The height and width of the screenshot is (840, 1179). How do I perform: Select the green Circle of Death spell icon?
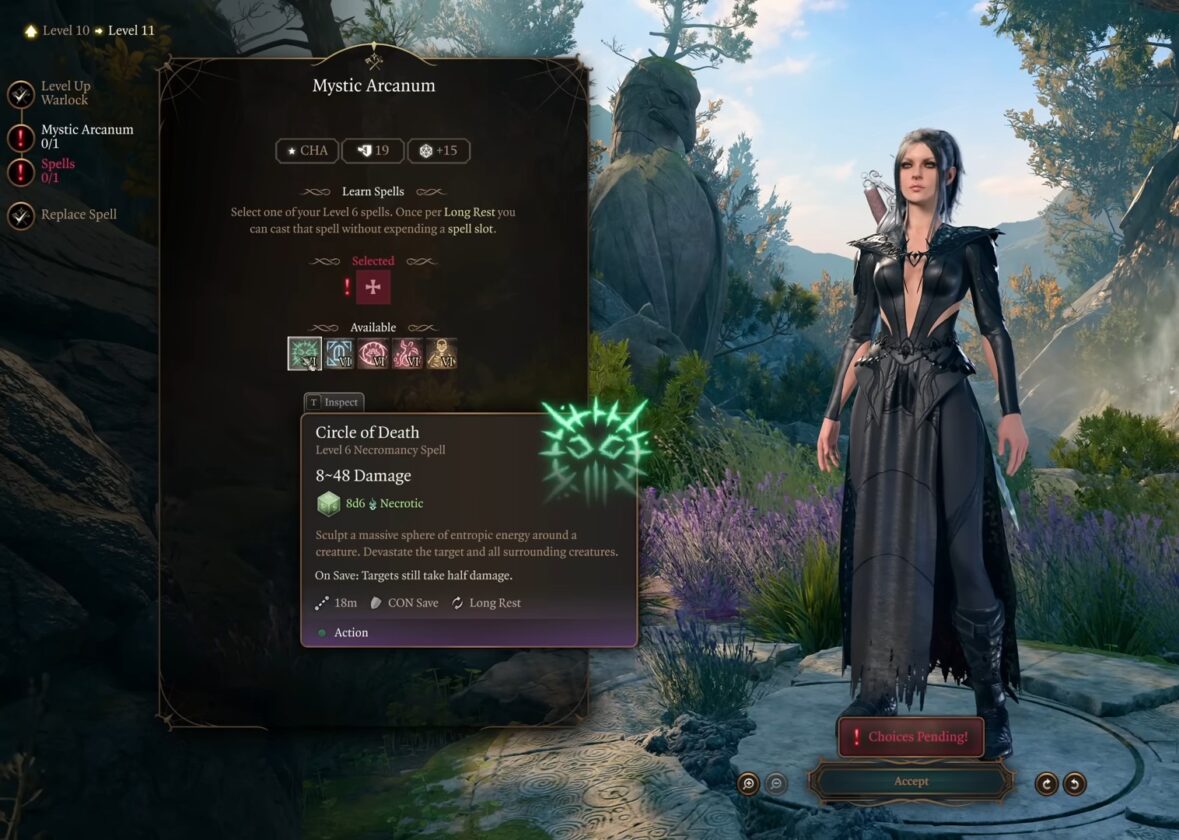pos(304,353)
